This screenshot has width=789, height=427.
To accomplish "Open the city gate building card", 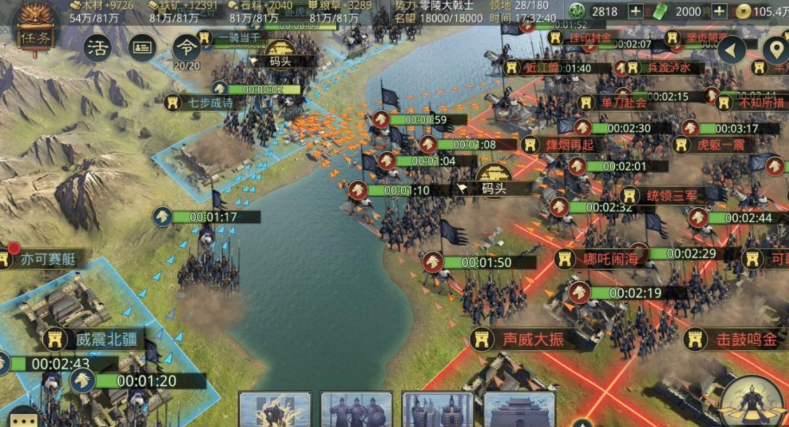I will coord(519,410).
